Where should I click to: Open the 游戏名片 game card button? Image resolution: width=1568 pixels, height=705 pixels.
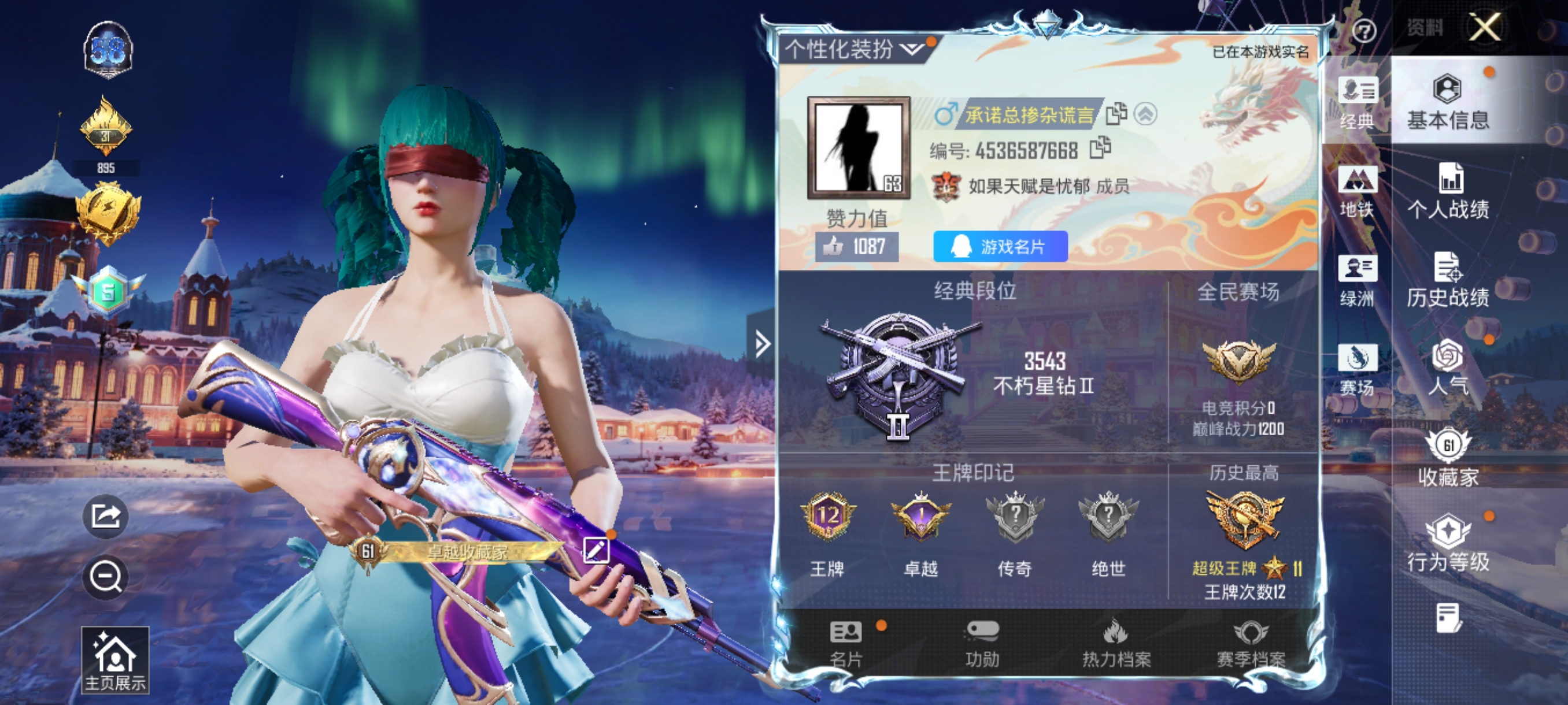coord(1000,246)
